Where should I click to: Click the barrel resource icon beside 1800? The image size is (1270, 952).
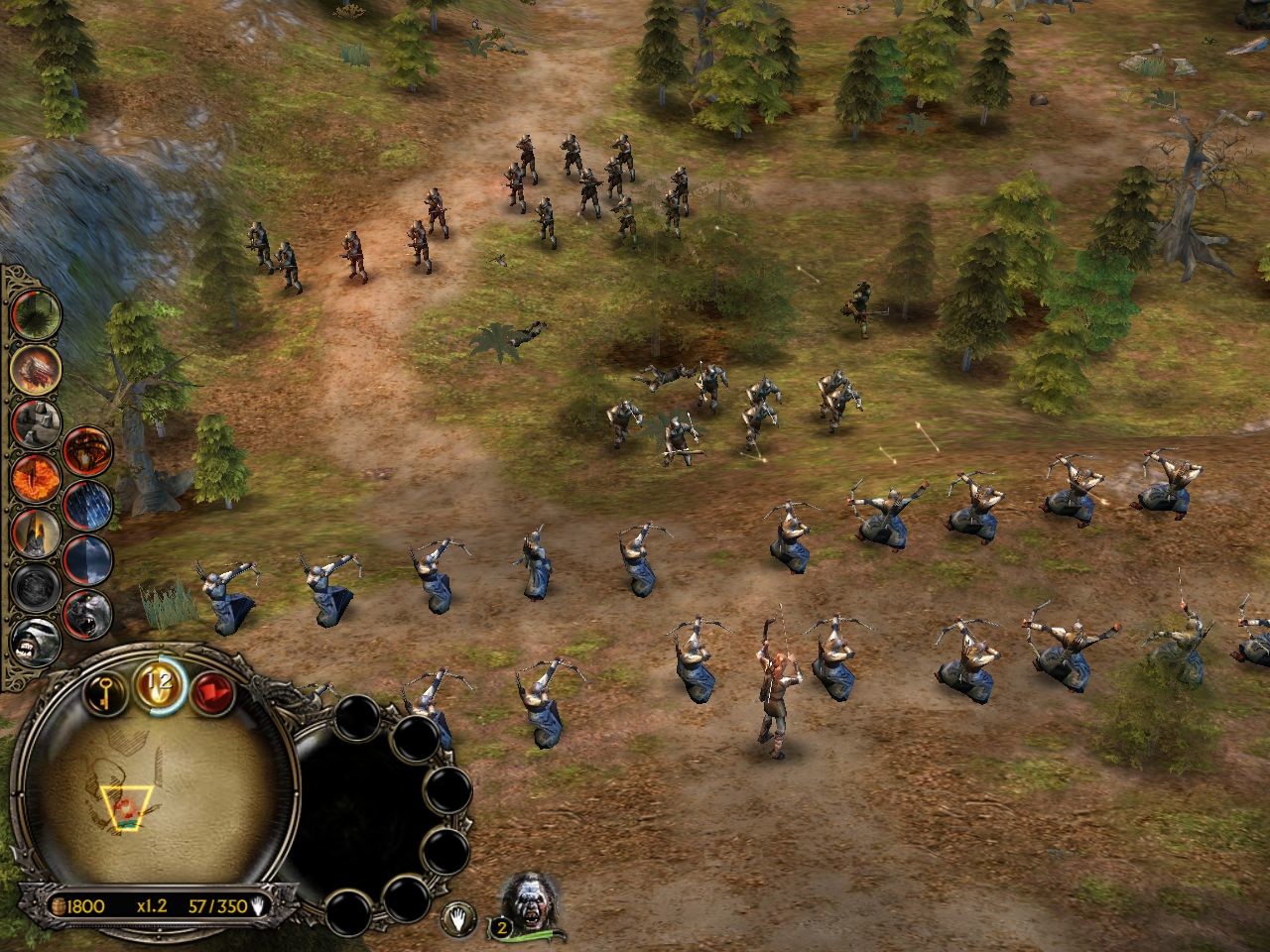60,905
